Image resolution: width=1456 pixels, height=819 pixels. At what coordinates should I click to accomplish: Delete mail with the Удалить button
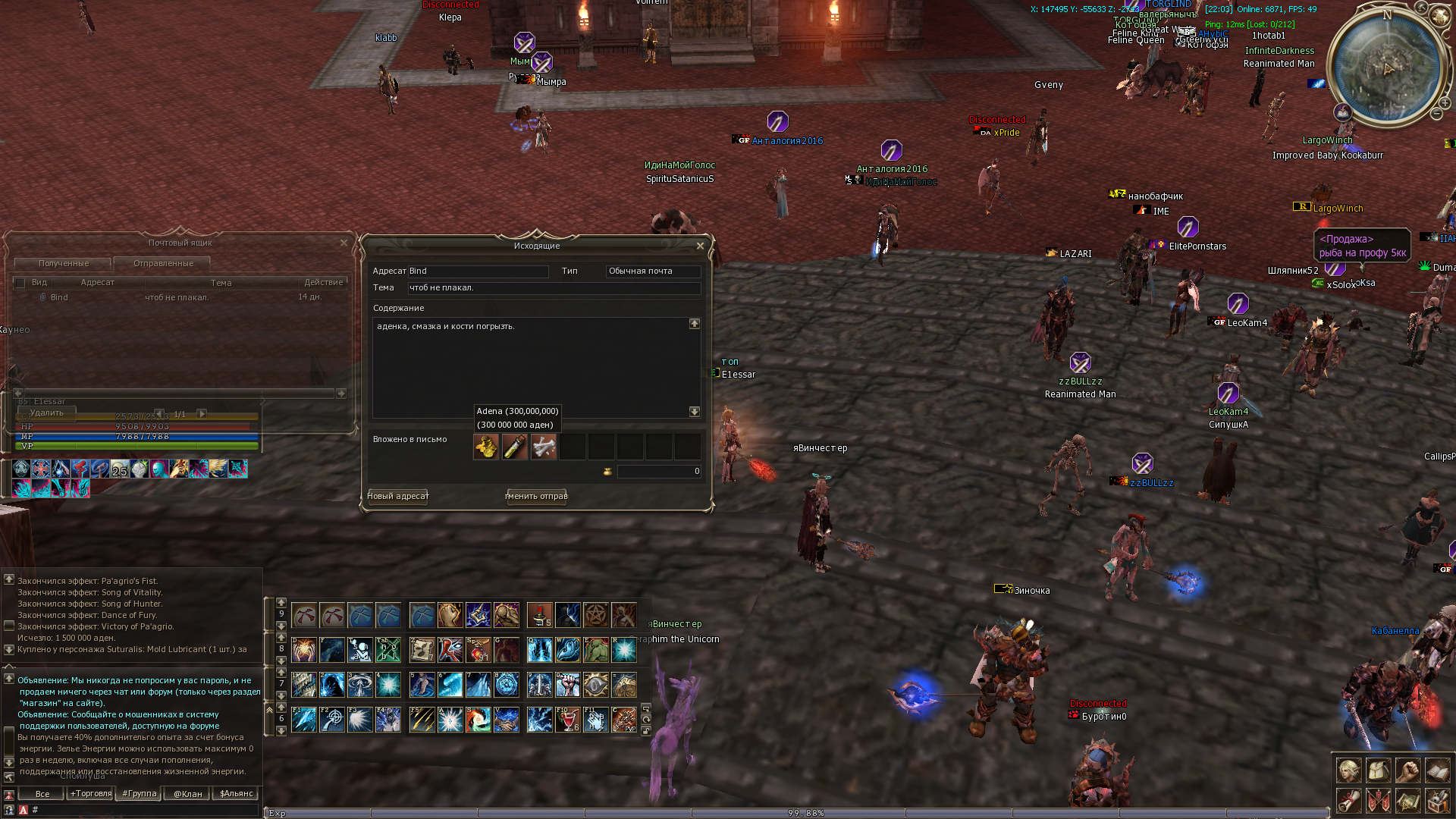click(47, 413)
